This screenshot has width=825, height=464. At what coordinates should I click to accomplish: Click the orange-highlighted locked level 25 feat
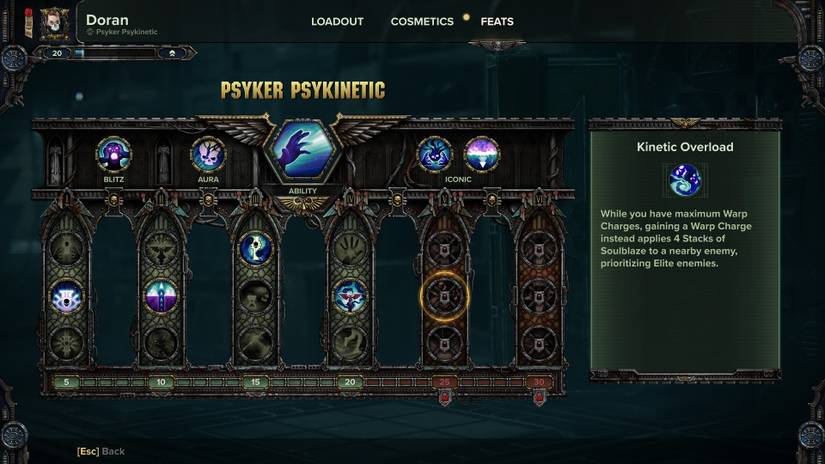443,296
